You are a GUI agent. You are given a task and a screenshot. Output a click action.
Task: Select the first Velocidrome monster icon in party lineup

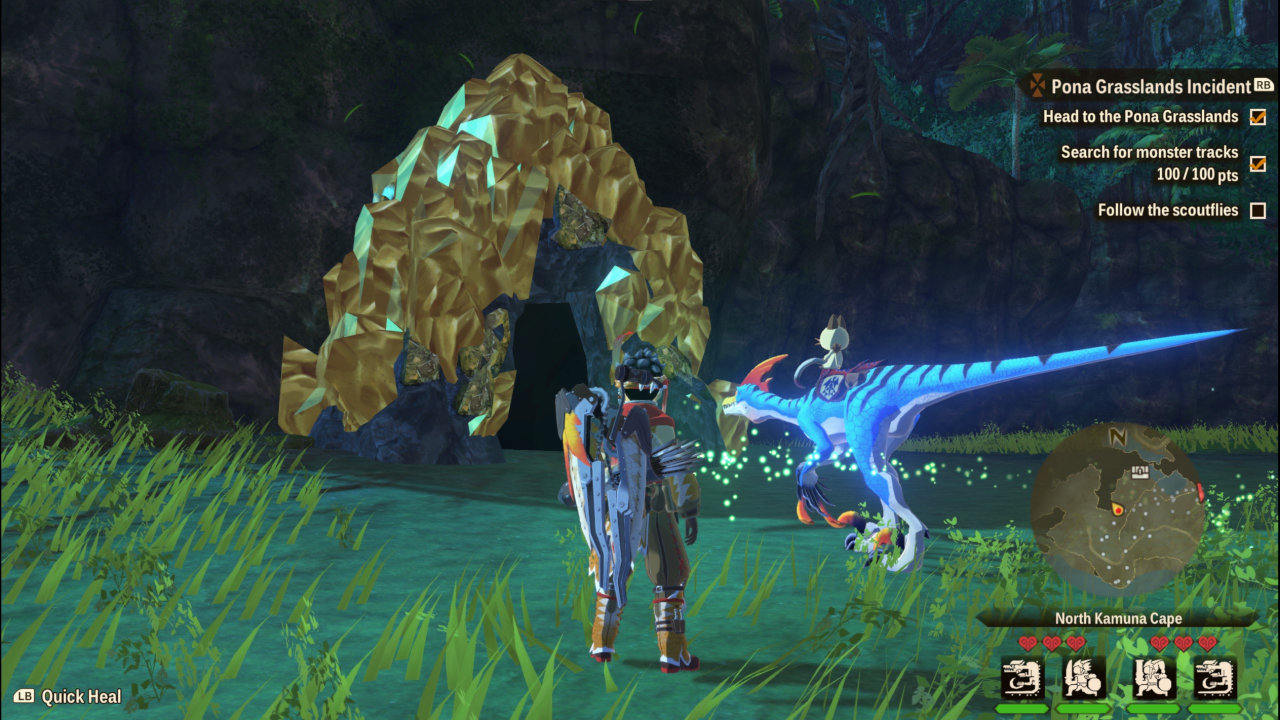click(1023, 678)
